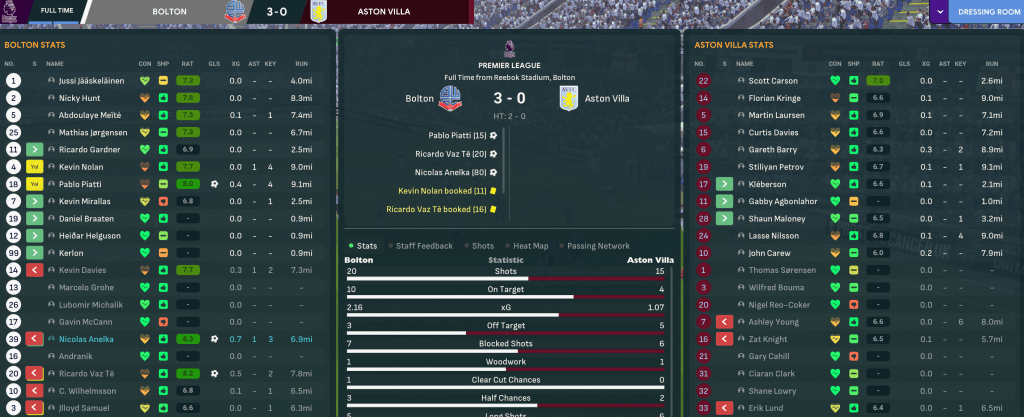
Task: Select Jussi Jääskeläinen in Bolton stats
Action: 90,80
